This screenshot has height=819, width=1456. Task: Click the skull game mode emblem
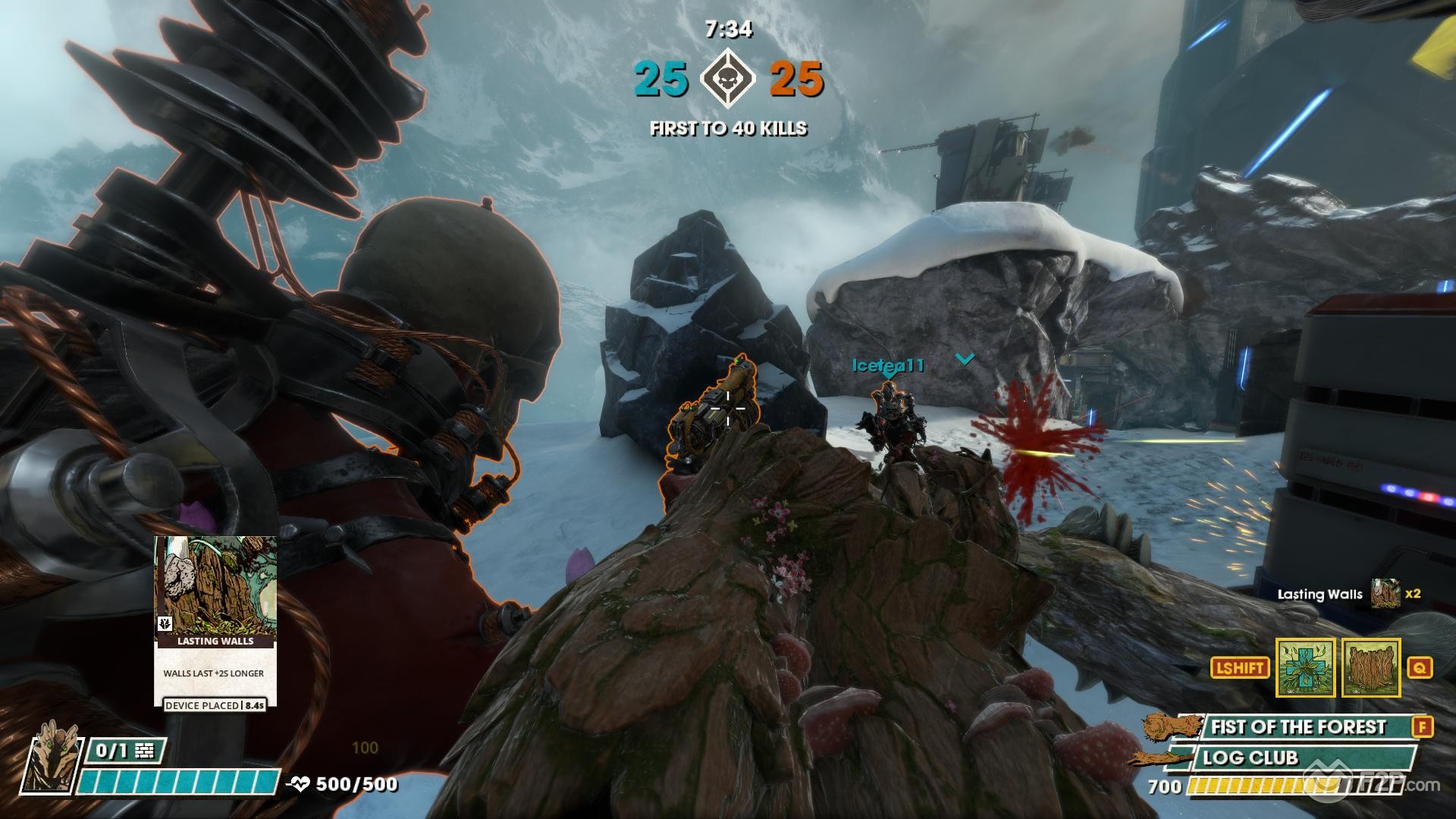(729, 78)
